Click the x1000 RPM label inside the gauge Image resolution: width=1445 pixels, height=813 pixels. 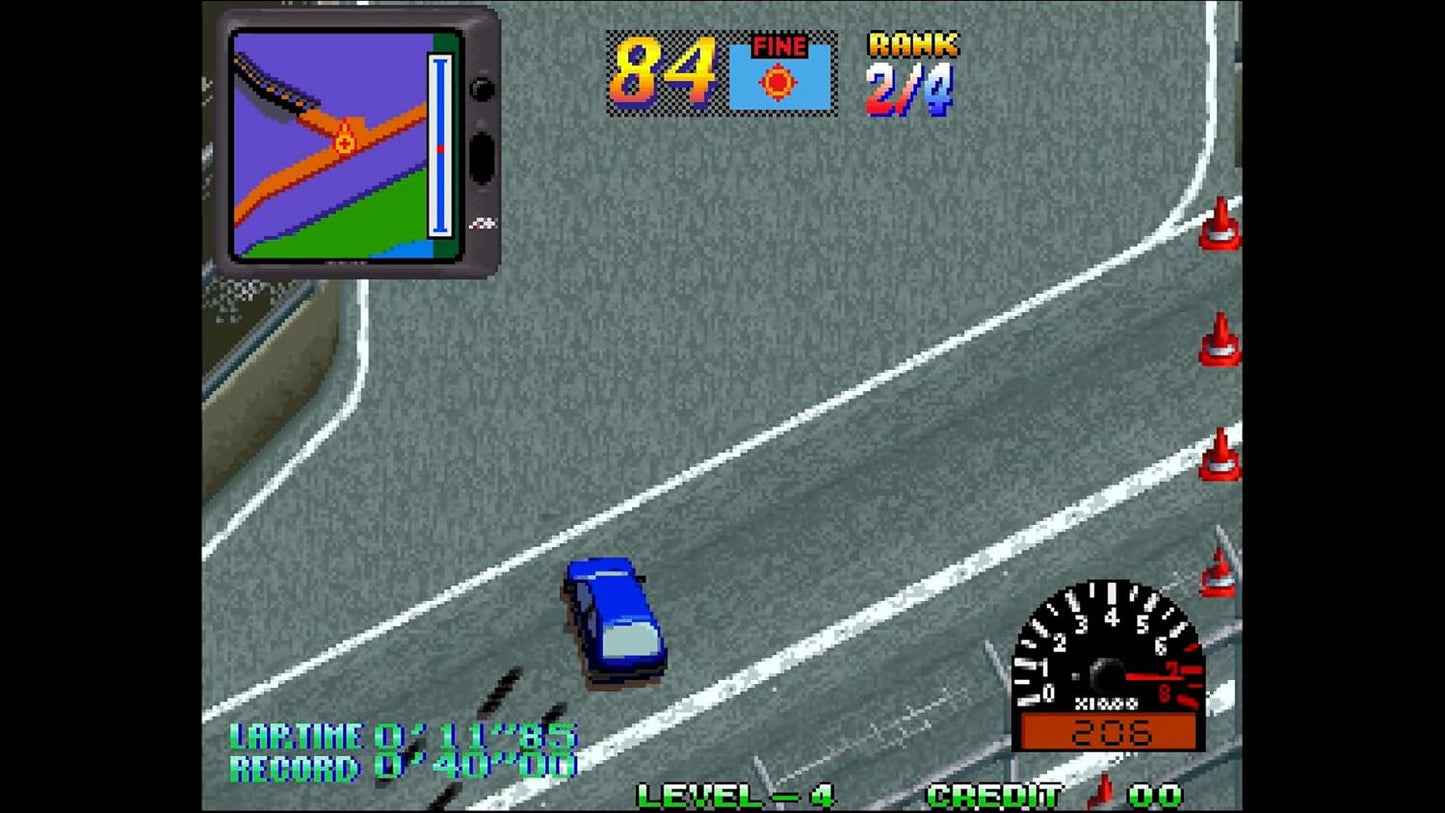[x=1107, y=703]
